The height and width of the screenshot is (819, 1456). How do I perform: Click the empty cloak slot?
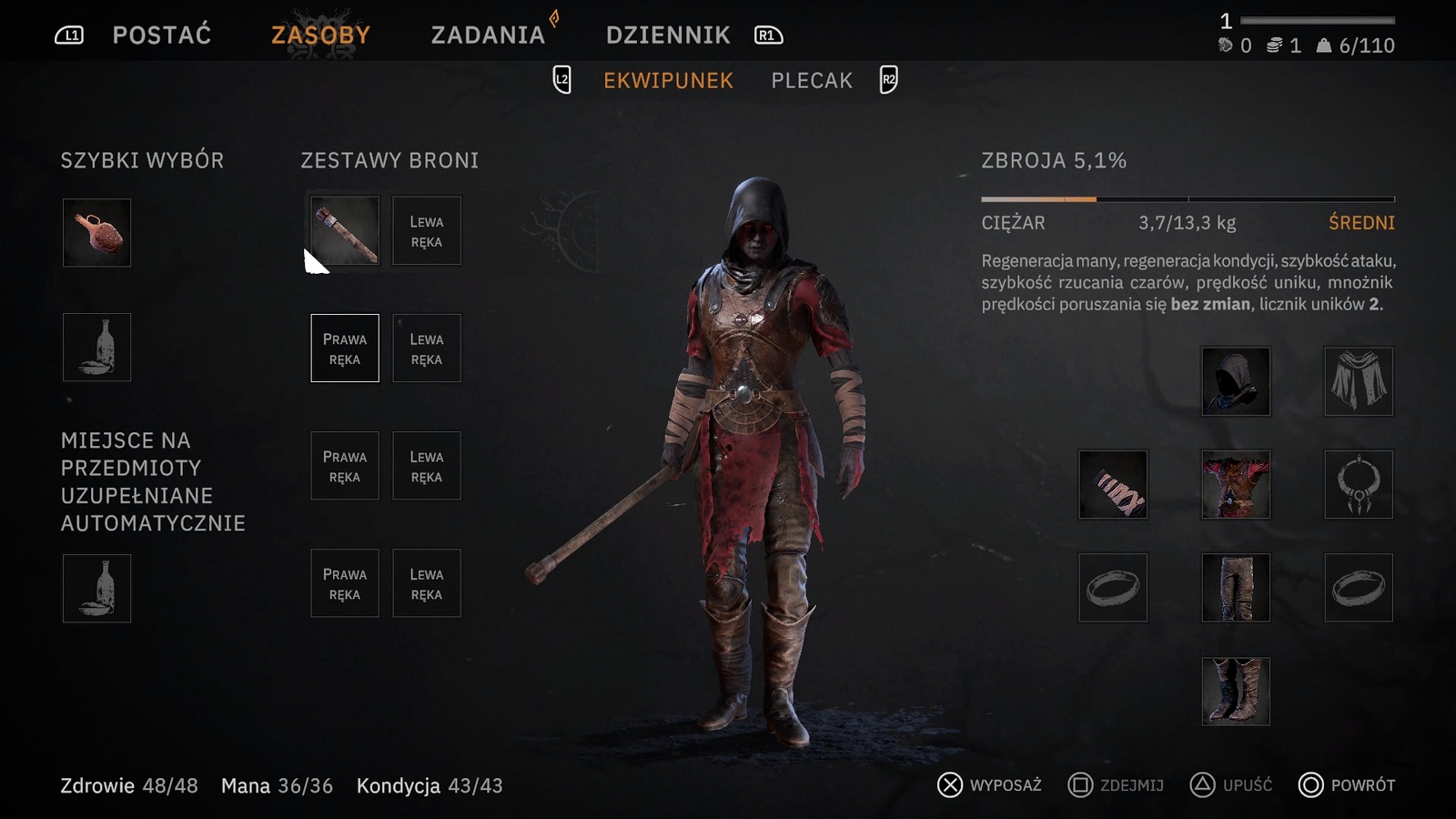(1359, 381)
